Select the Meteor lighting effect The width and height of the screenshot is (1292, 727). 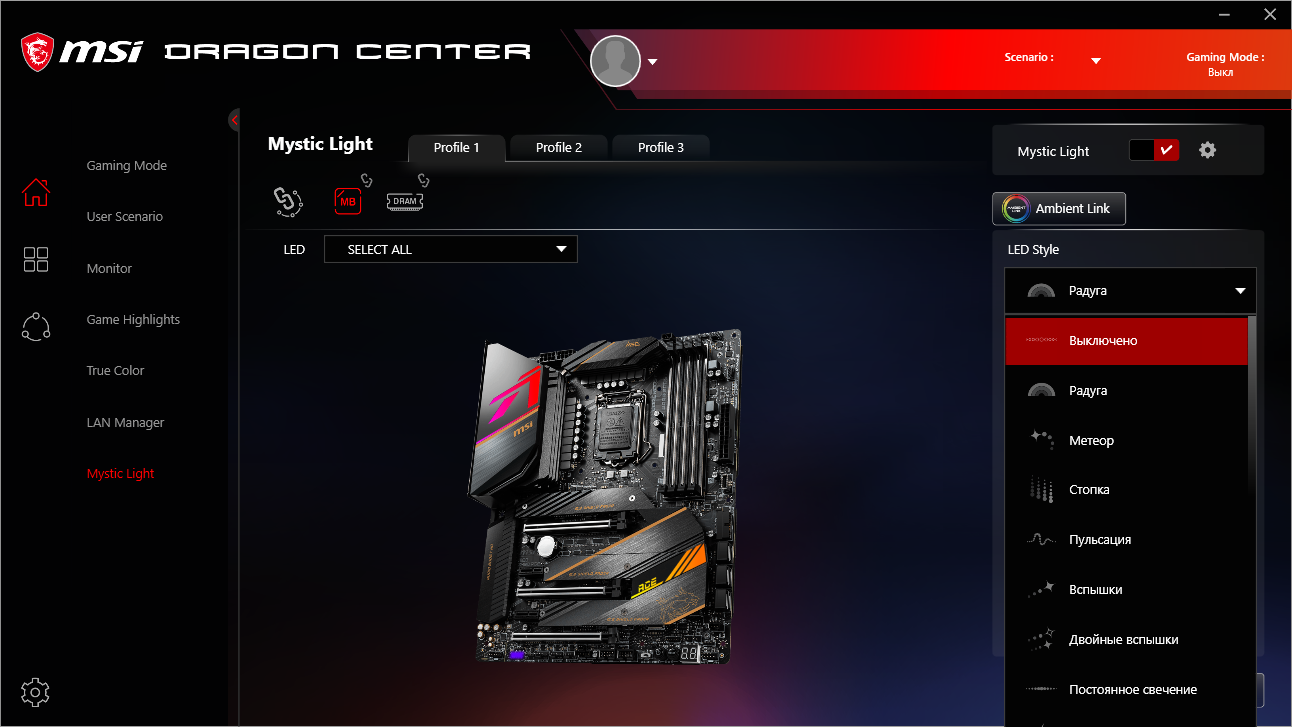tap(1127, 440)
